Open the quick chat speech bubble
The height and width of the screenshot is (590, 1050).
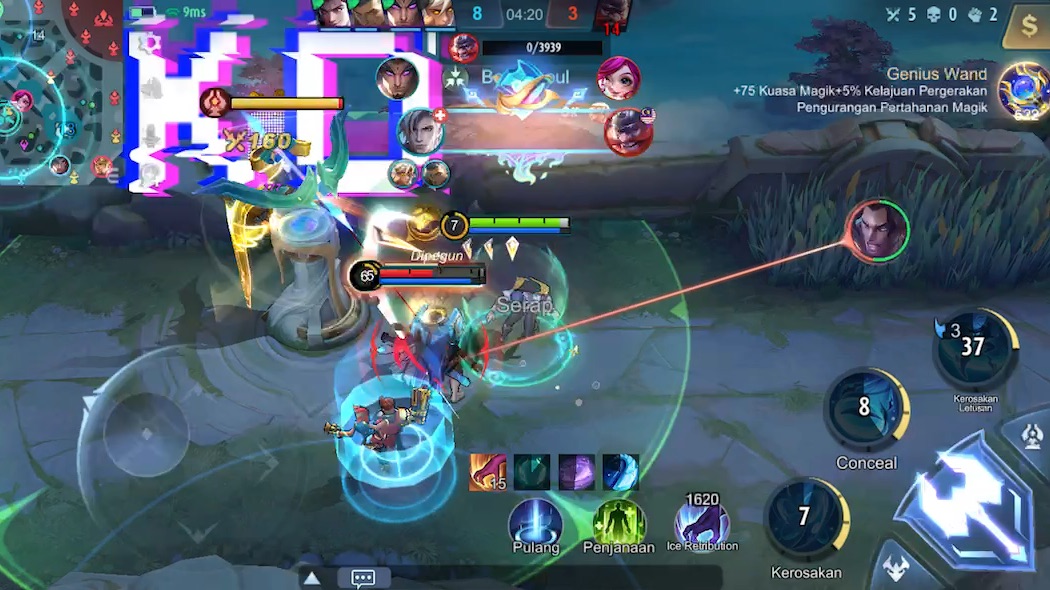(363, 578)
